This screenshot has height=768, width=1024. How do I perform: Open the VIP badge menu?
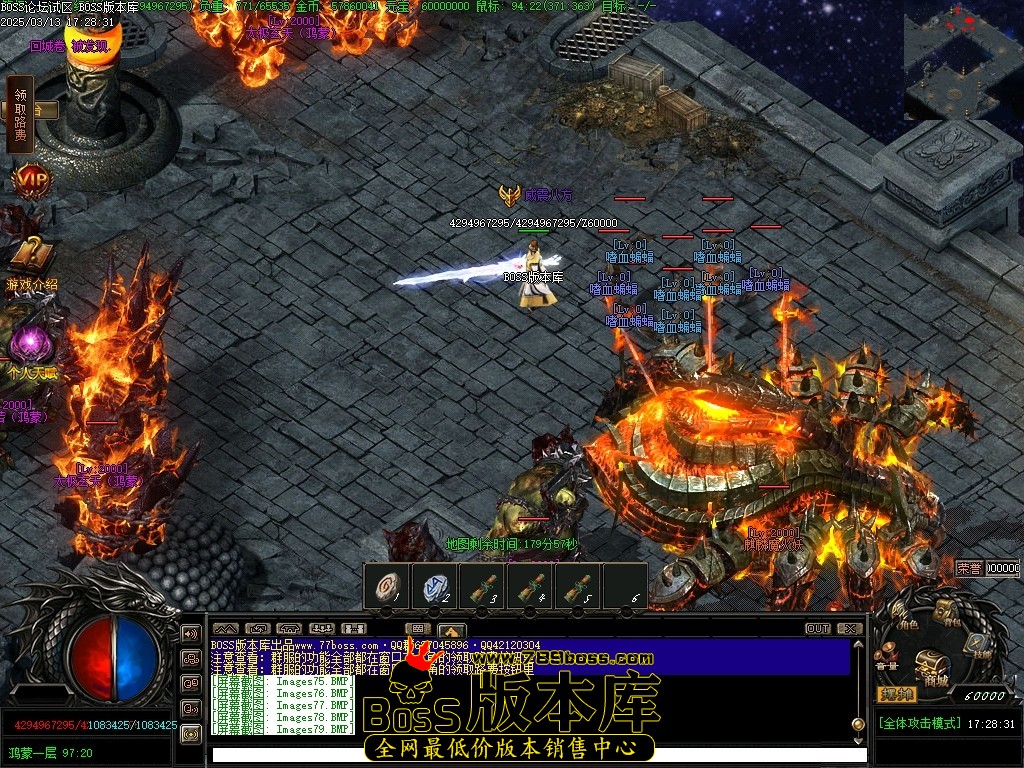pyautogui.click(x=30, y=181)
